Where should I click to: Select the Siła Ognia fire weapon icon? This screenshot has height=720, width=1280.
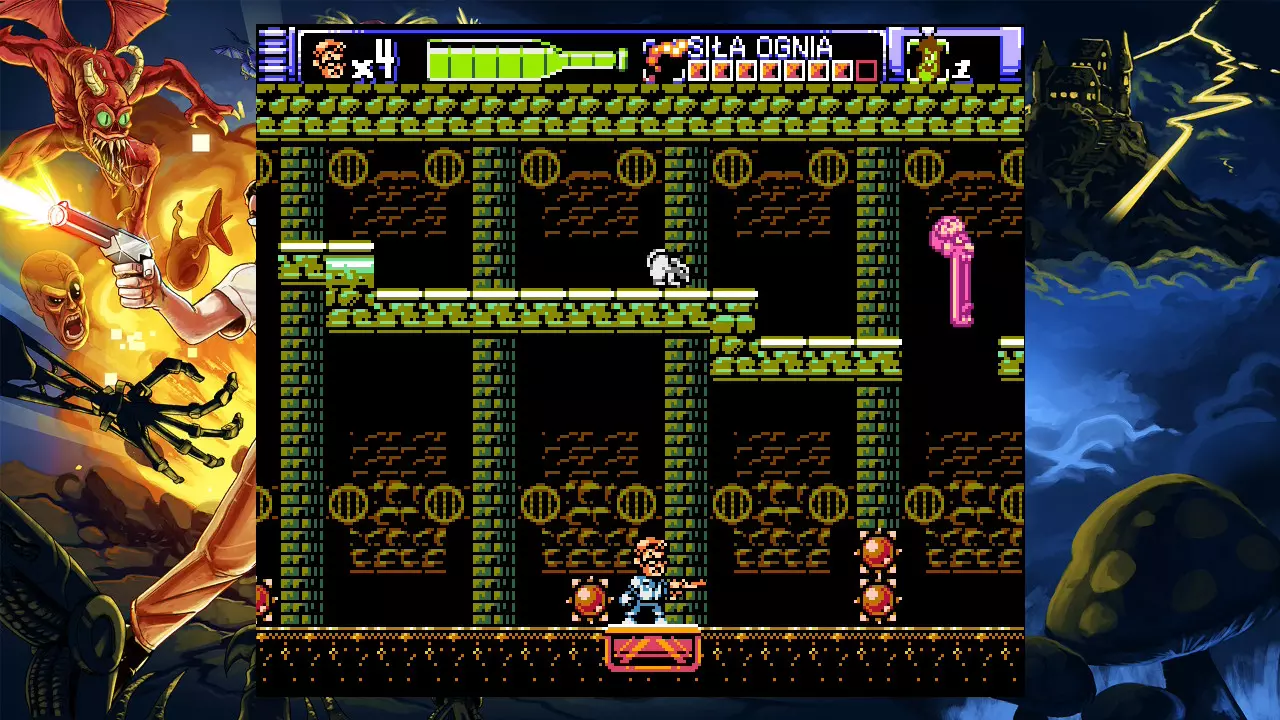[x=663, y=60]
